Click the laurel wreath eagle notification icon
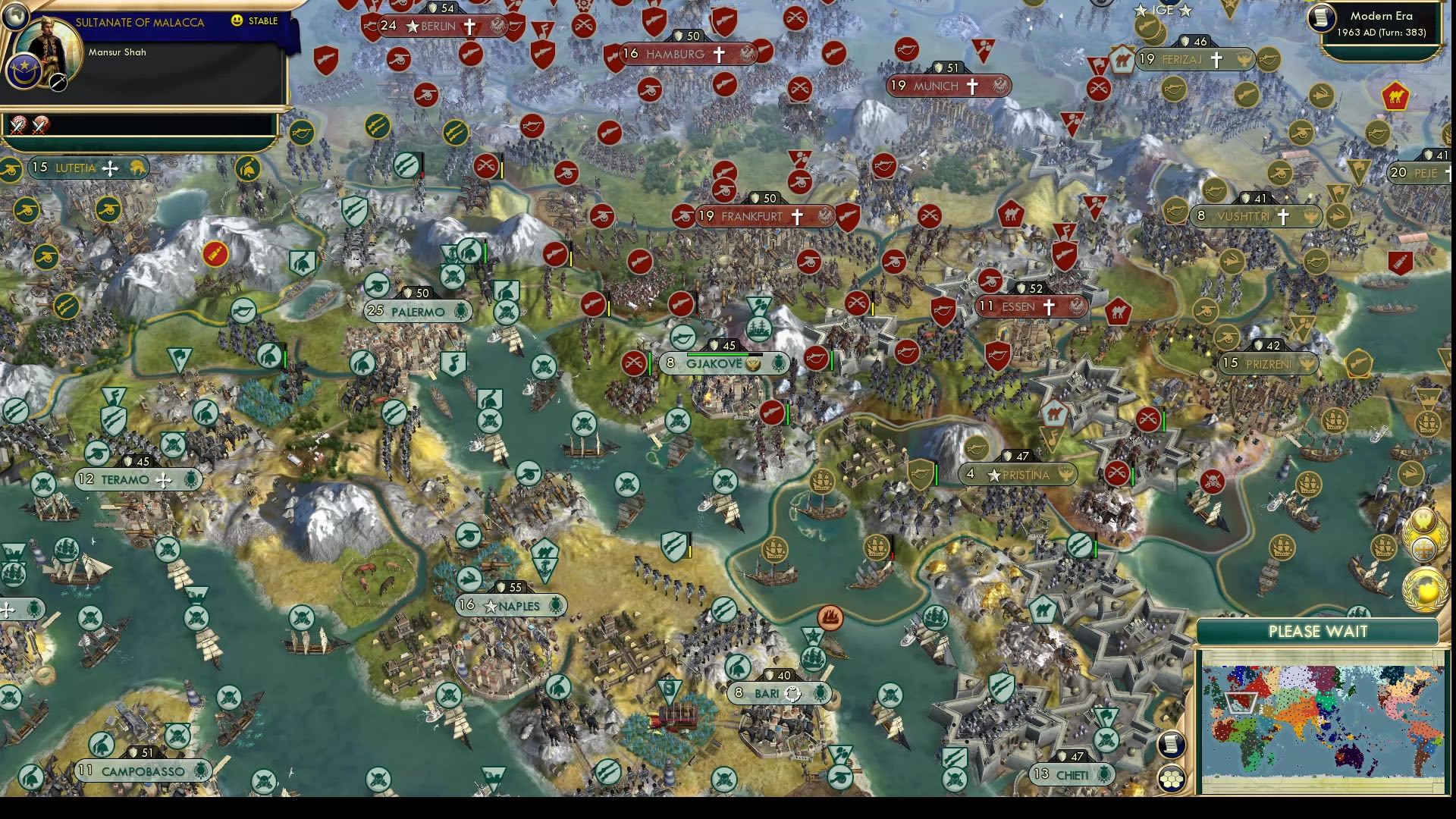The width and height of the screenshot is (1456, 819). tap(1423, 519)
